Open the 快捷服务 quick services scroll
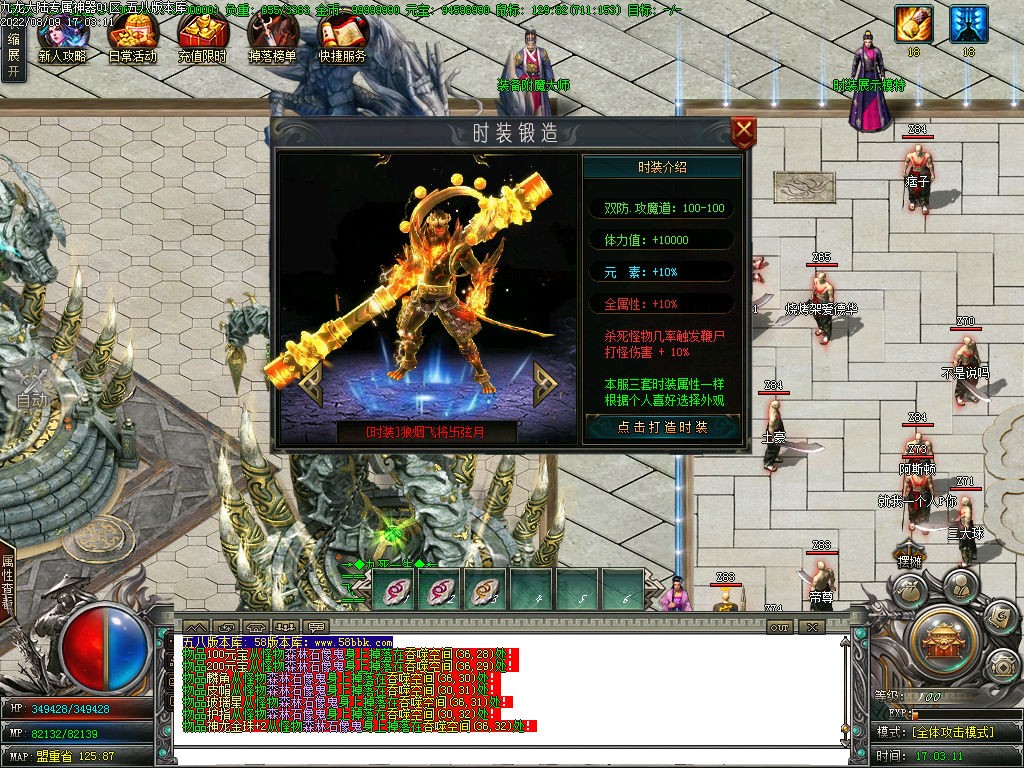The height and width of the screenshot is (768, 1024). coord(342,40)
